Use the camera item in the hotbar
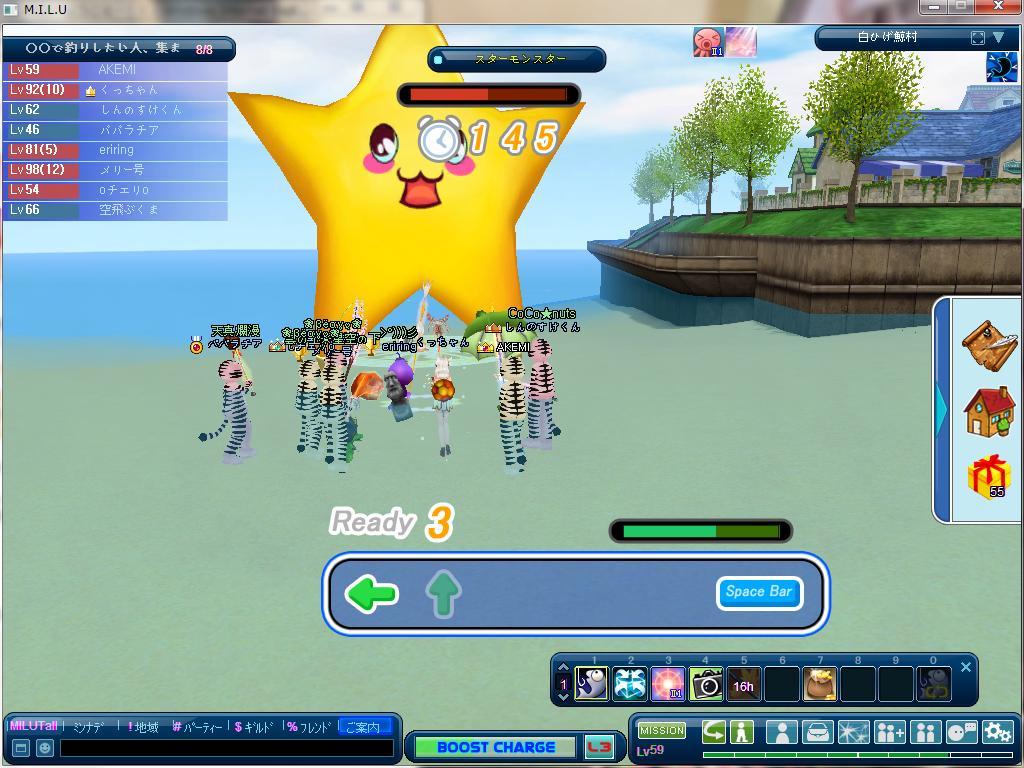The width and height of the screenshot is (1024, 768). click(x=706, y=685)
